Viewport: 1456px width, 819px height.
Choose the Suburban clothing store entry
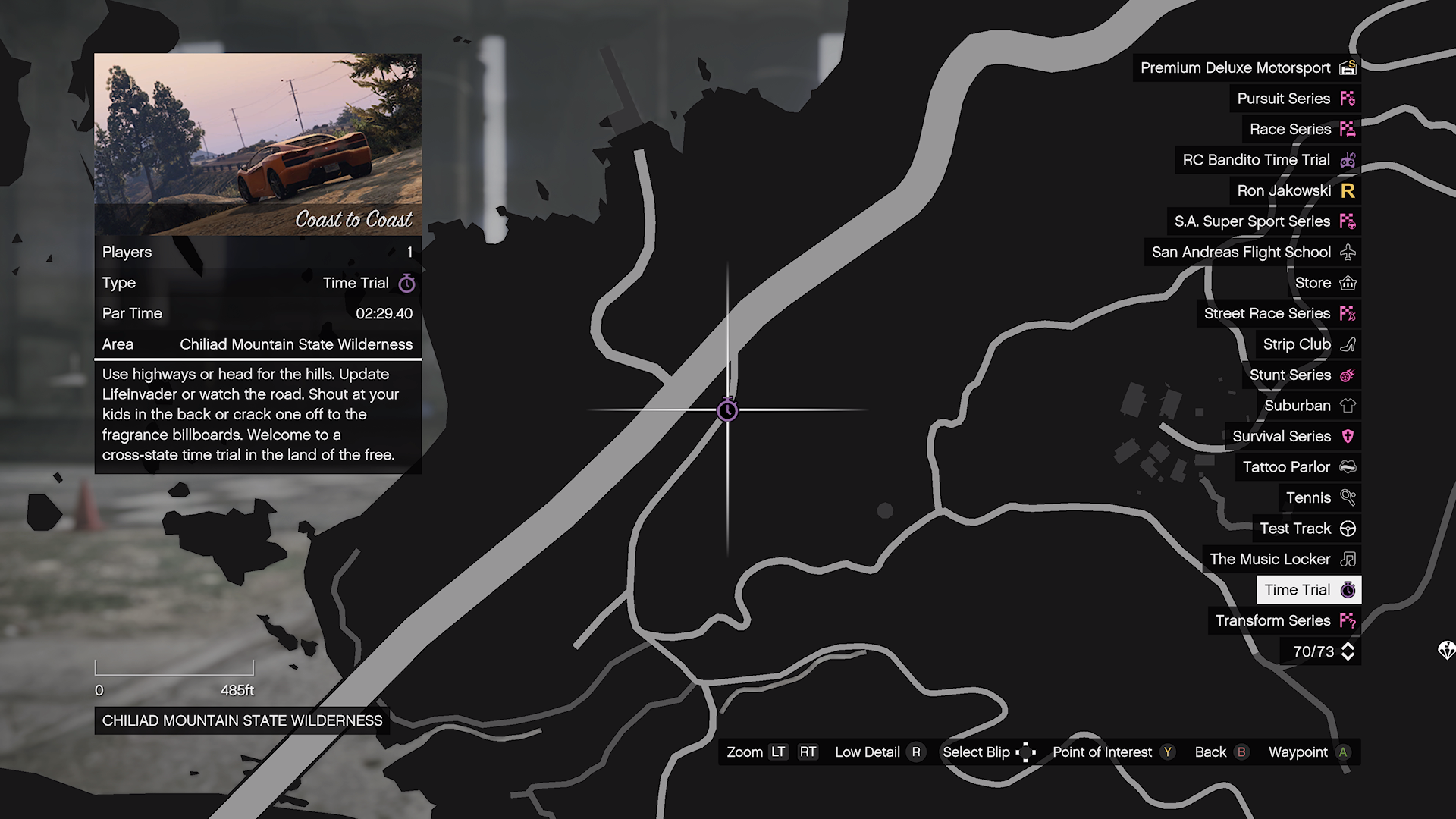1308,406
